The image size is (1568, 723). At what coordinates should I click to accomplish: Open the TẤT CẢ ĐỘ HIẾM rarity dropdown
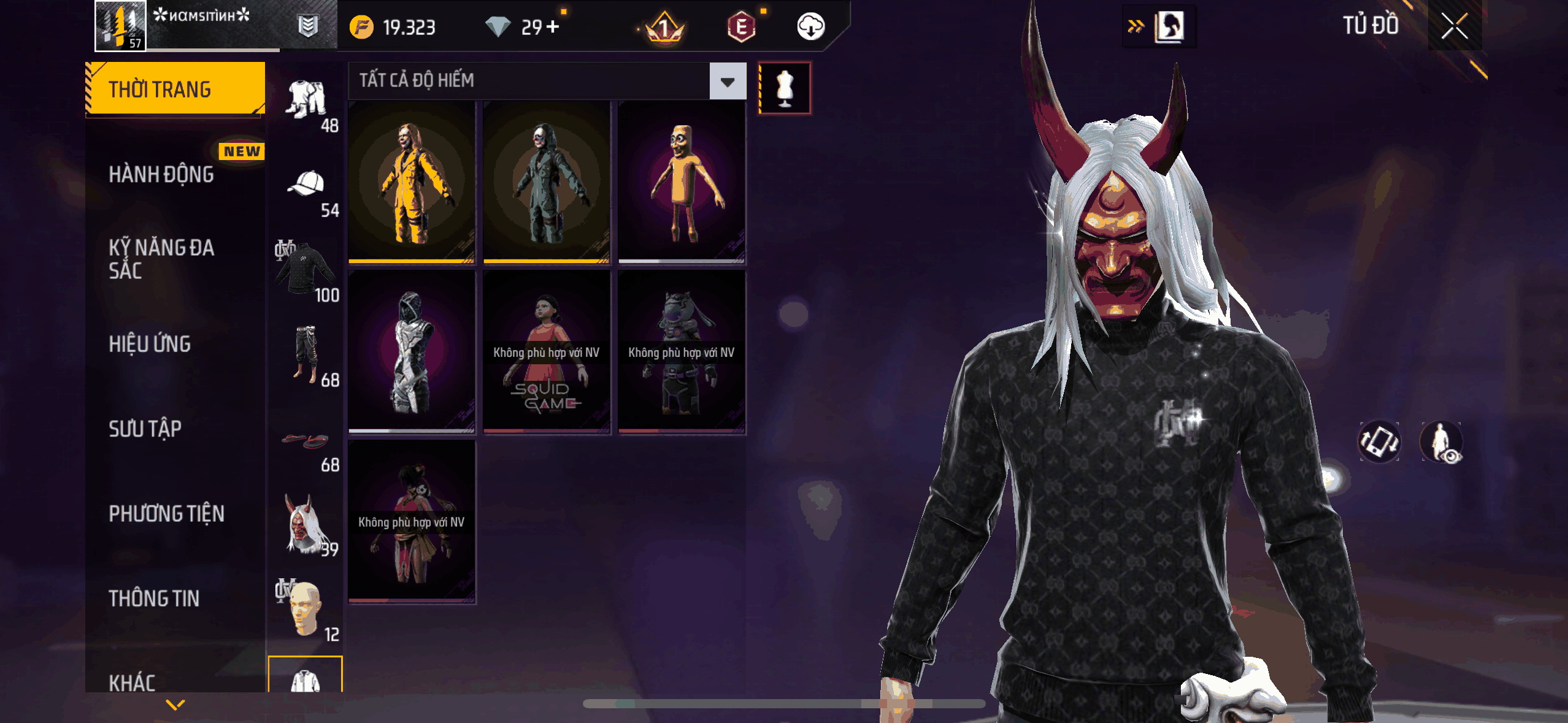point(728,81)
